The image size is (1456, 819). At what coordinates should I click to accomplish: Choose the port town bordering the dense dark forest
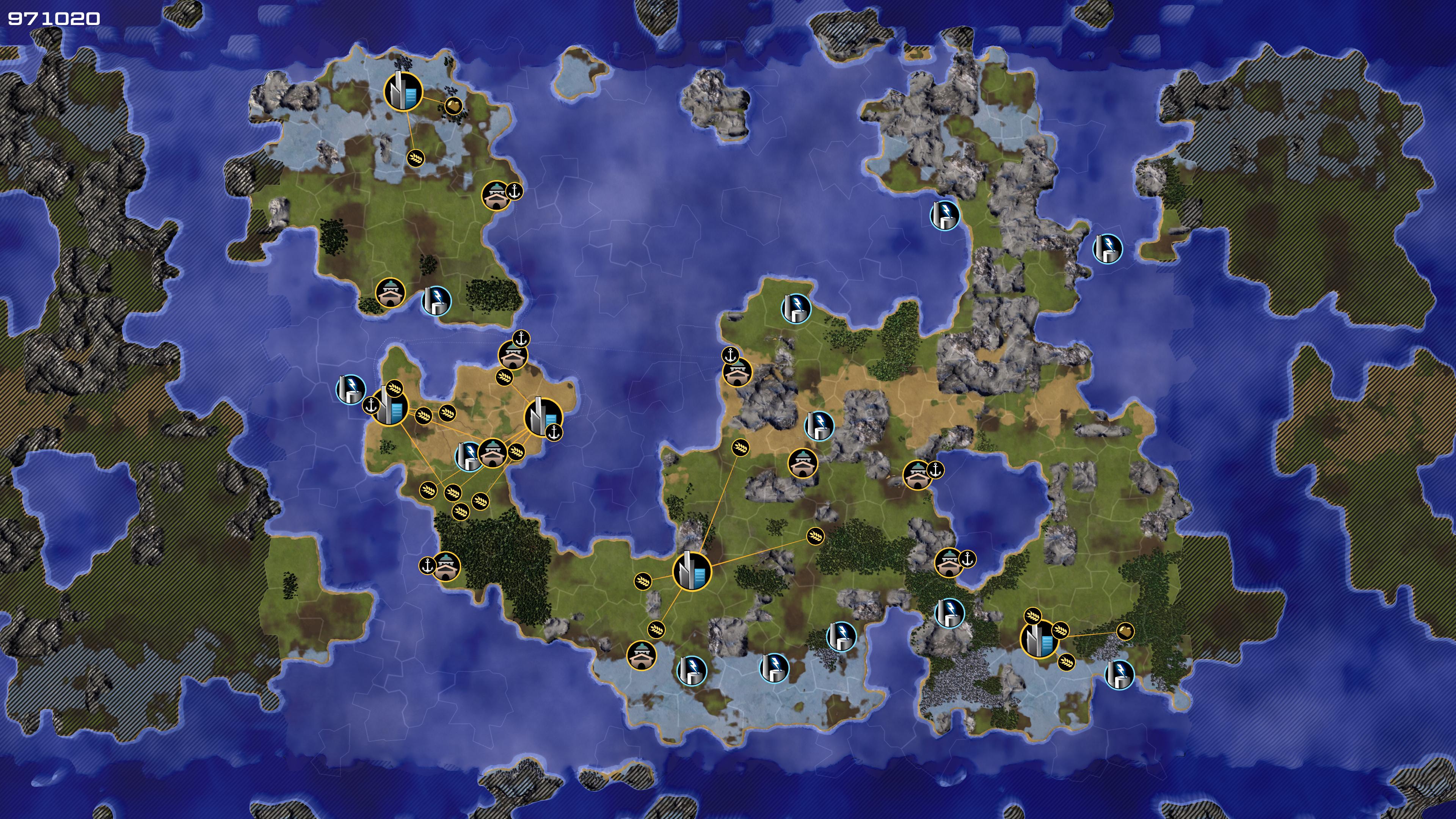point(446,566)
